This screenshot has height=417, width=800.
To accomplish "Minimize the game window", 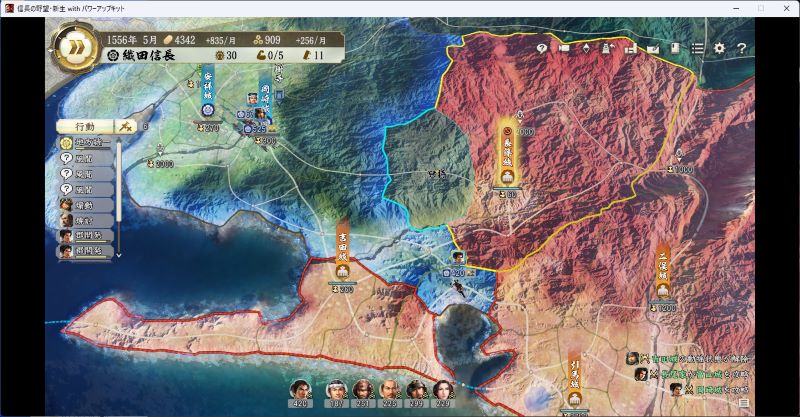I will pos(731,8).
